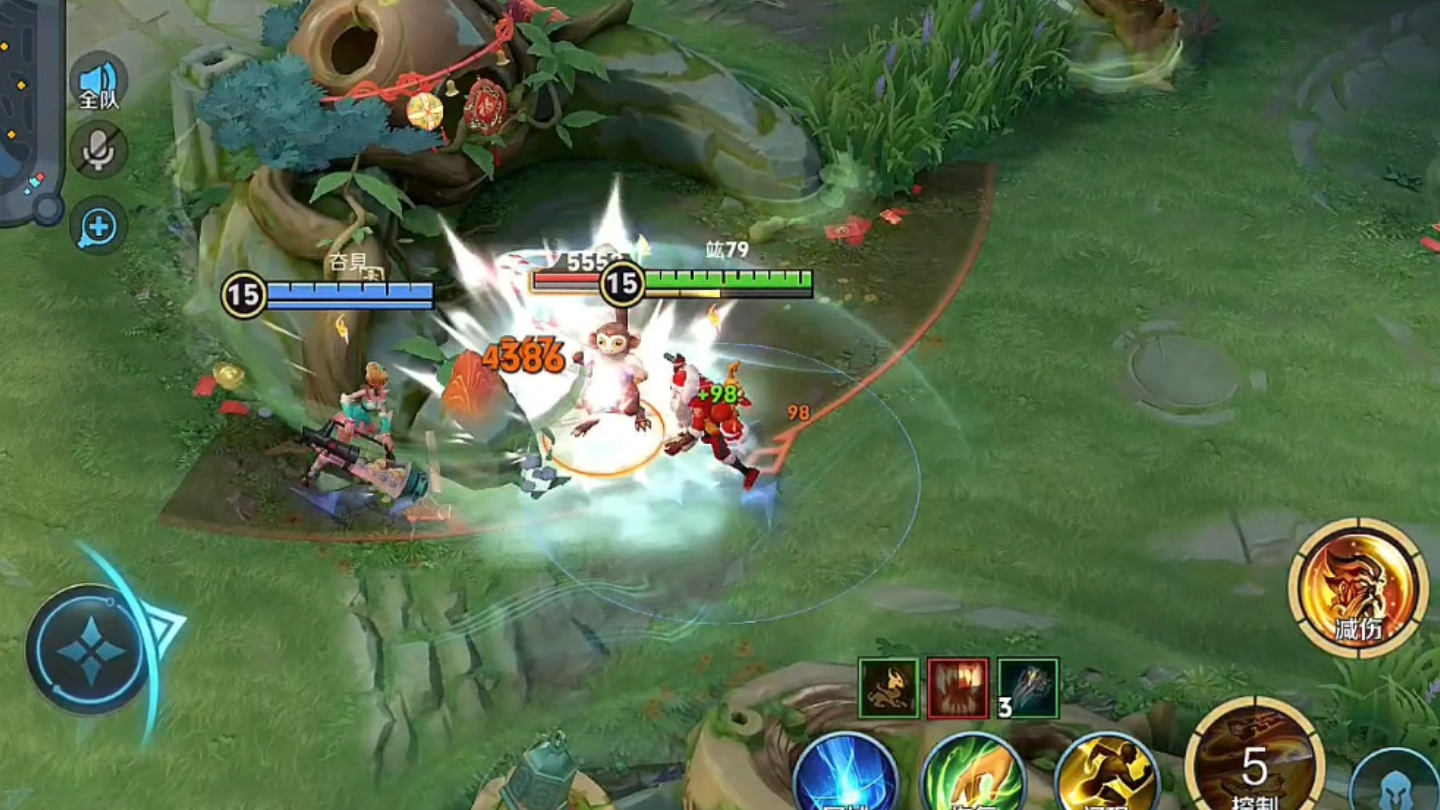Select the red fanged jaws buff icon
Screen dimensions: 1440x810
(x=958, y=688)
